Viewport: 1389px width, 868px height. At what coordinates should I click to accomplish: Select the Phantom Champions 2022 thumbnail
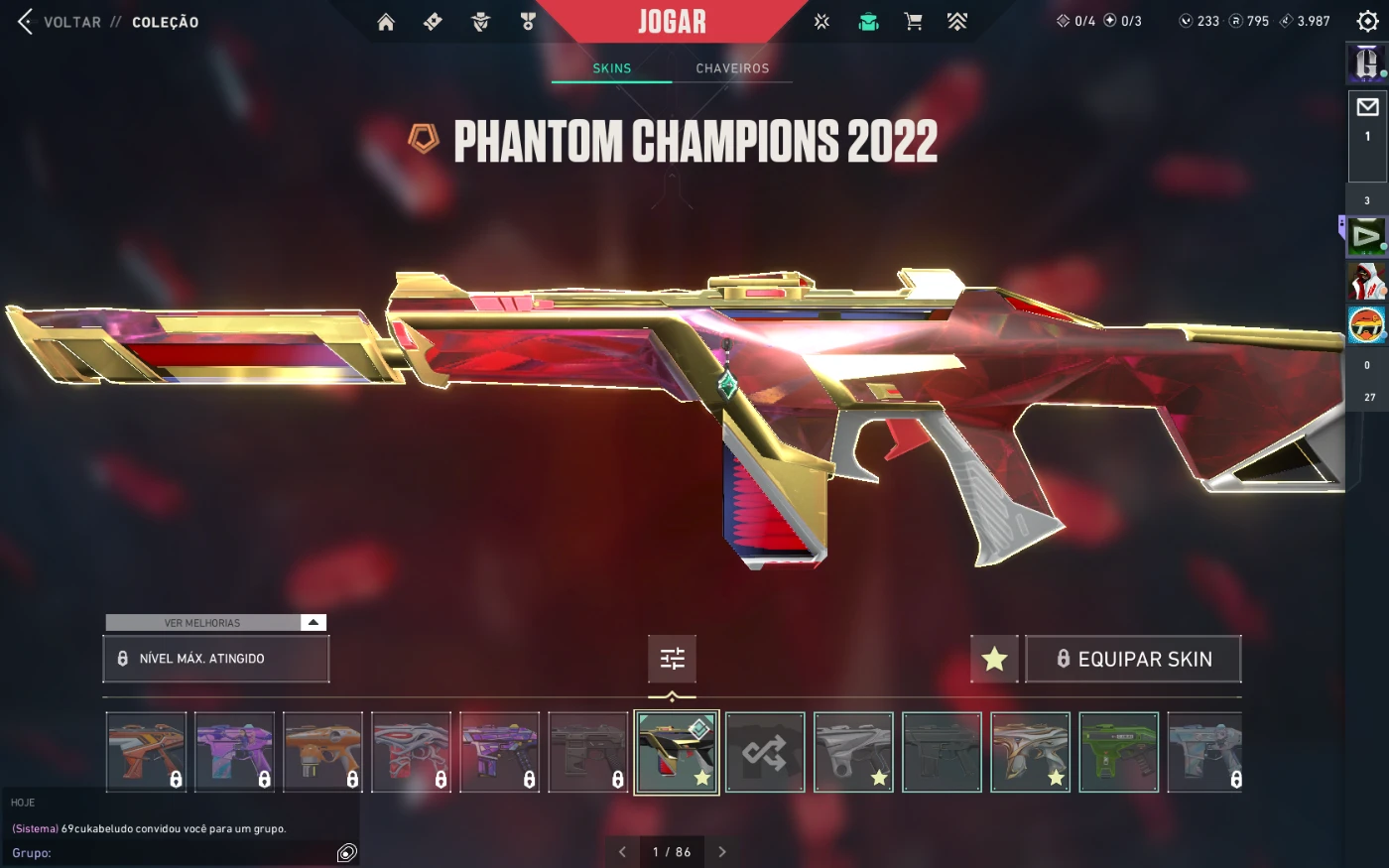tap(677, 752)
